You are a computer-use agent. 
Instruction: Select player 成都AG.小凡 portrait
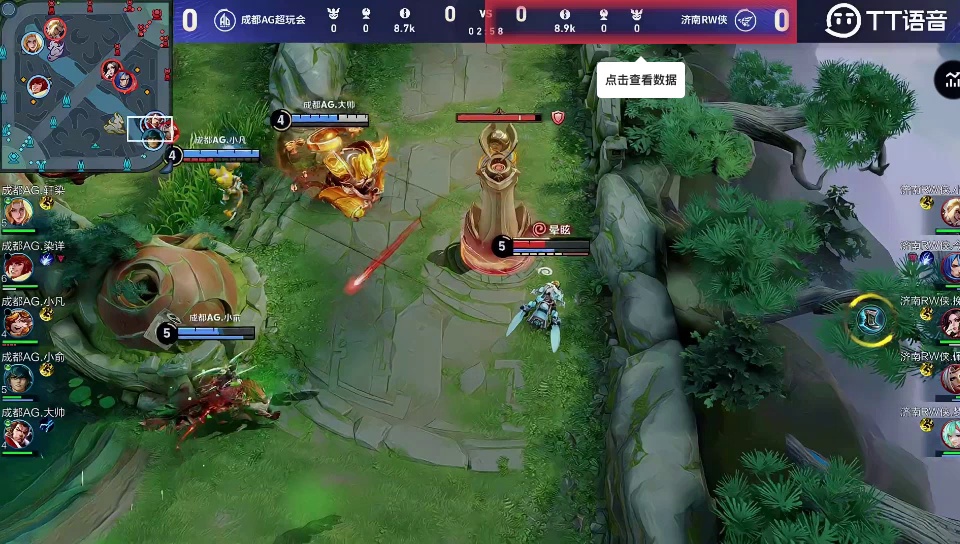point(18,322)
